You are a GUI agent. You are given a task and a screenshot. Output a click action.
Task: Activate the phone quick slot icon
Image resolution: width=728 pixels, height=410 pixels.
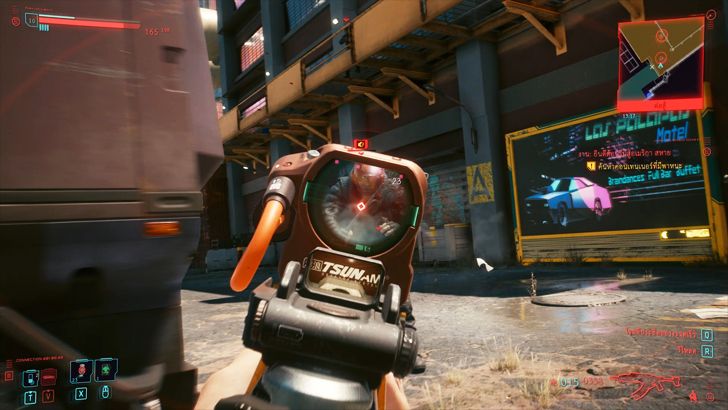pos(31,377)
